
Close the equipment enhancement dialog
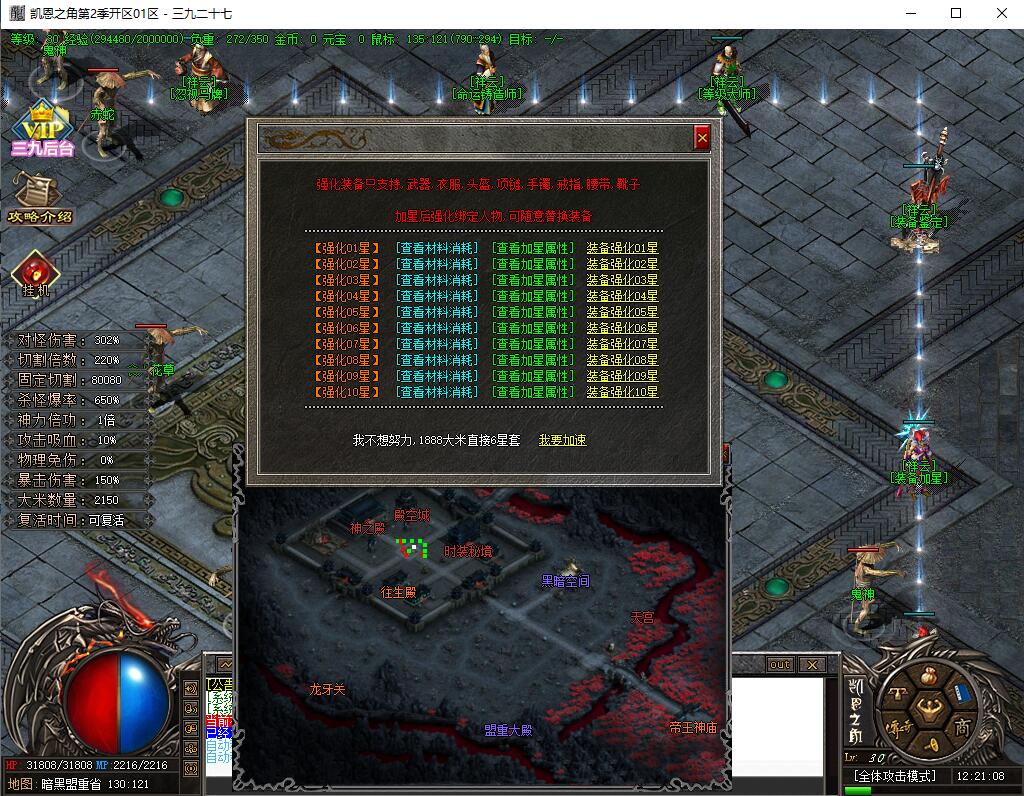tap(702, 138)
